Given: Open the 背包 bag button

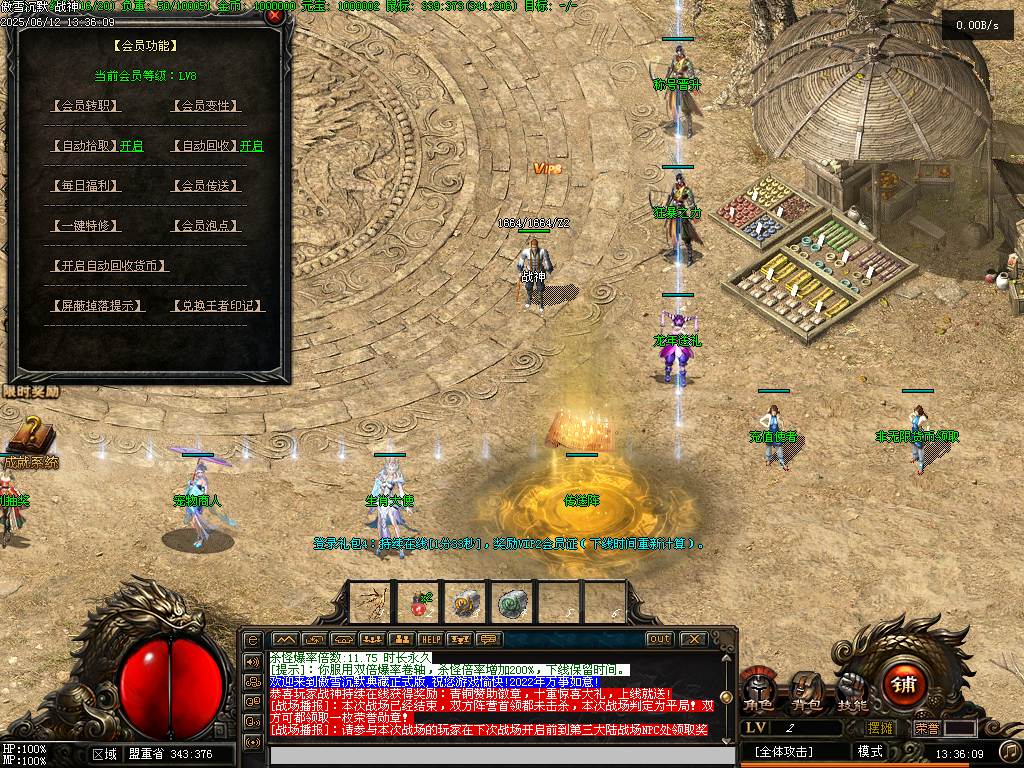Looking at the screenshot, I should (x=806, y=692).
